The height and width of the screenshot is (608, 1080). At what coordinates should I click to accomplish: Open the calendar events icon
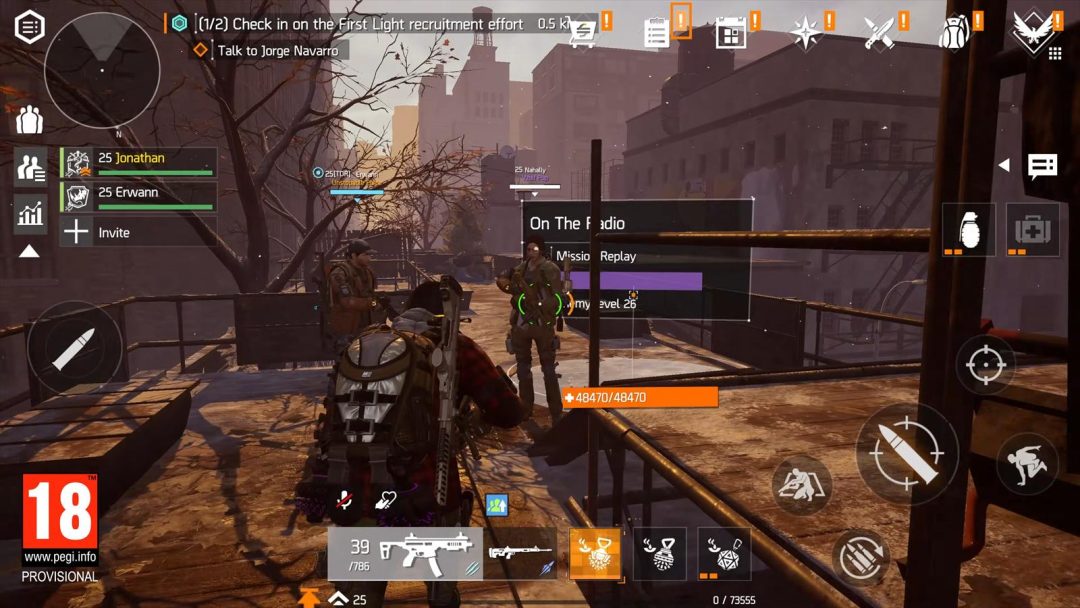(731, 33)
